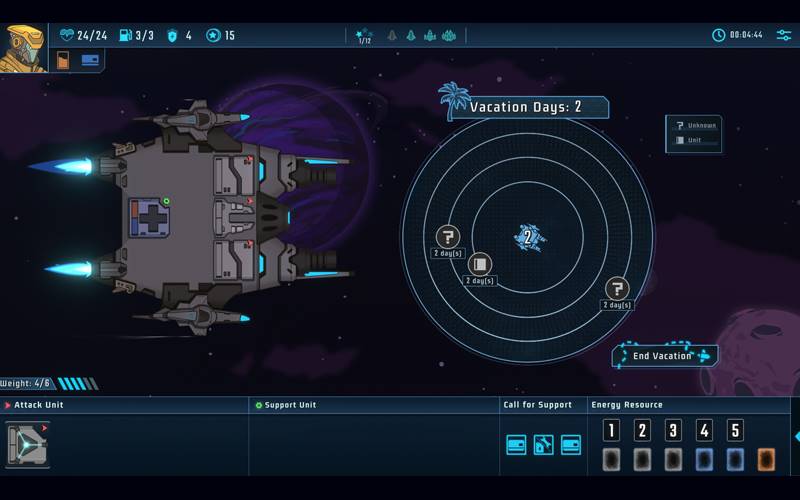Expand the arrow at the tray's right edge
This screenshot has width=800, height=500.
tap(796, 436)
